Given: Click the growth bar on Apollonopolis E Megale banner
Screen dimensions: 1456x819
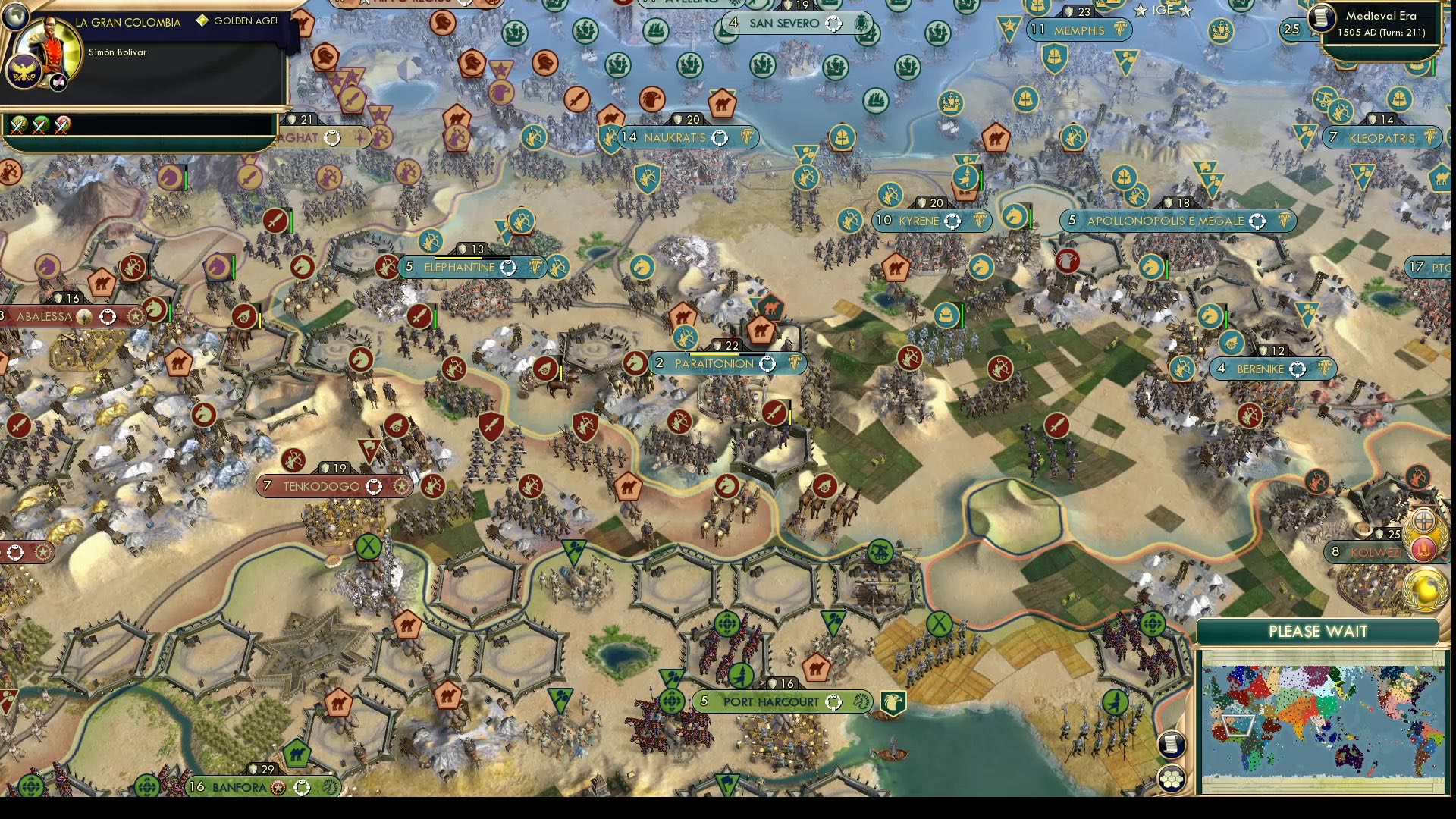Looking at the screenshot, I should (1160, 215).
